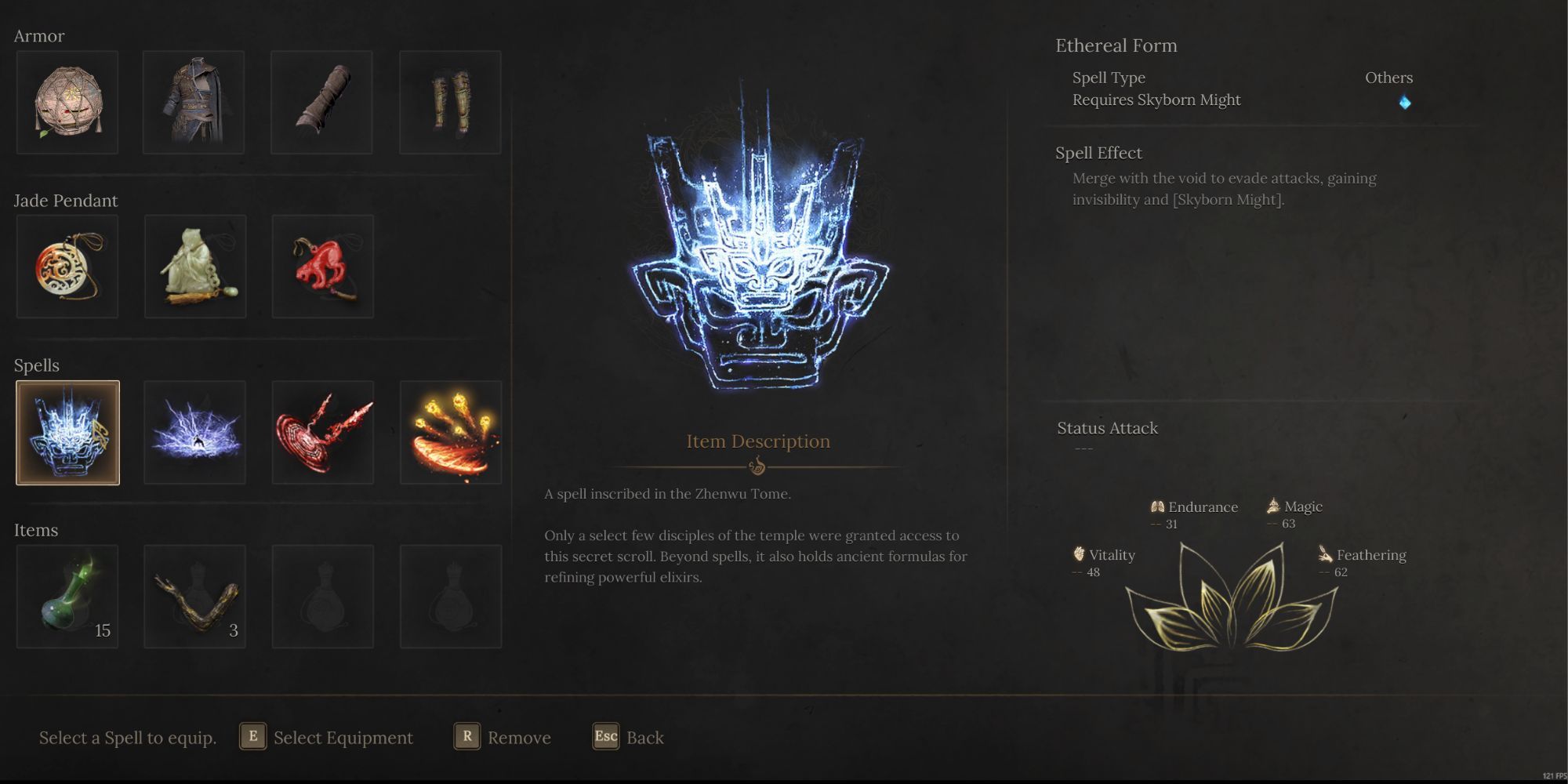
Task: Click the Remove action button
Action: (x=503, y=737)
